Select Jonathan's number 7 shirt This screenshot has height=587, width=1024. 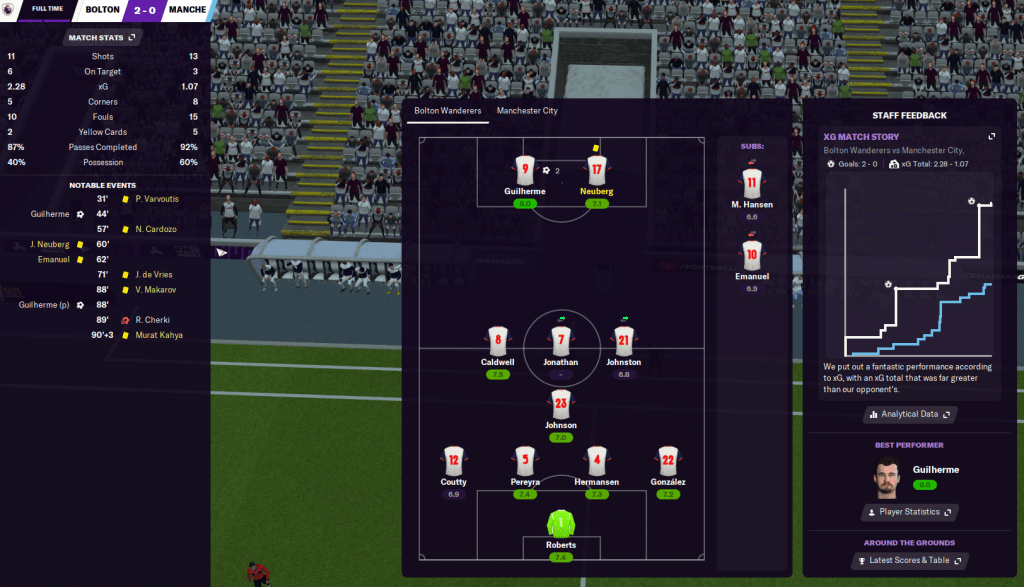point(561,340)
